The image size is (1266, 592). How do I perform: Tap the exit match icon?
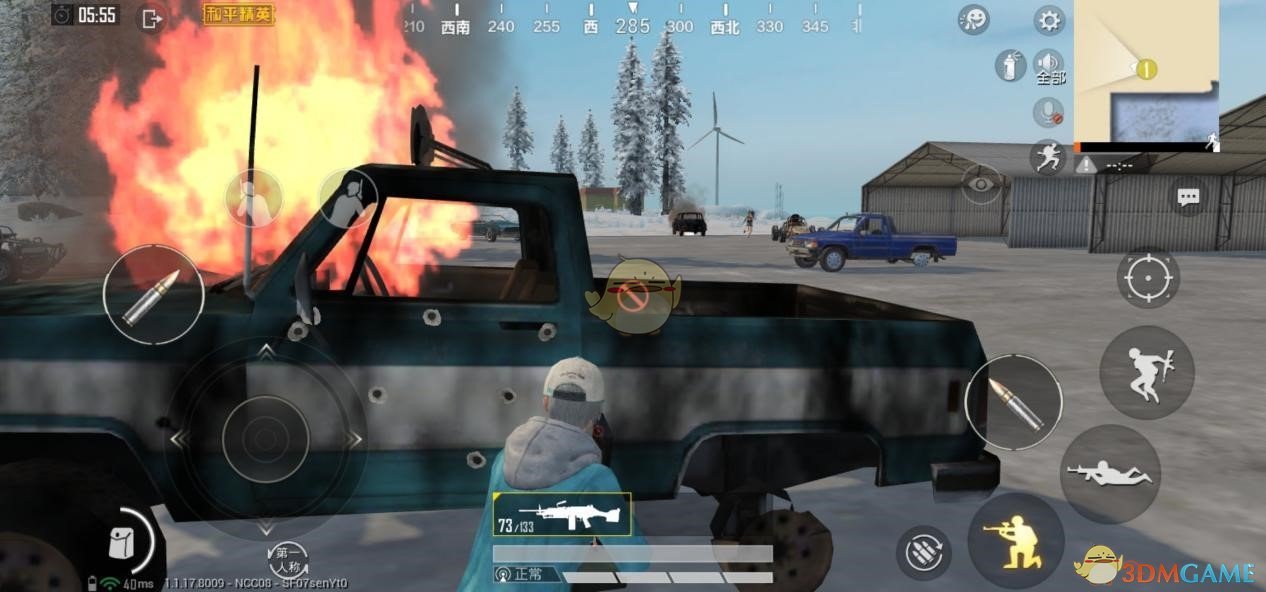coord(152,18)
